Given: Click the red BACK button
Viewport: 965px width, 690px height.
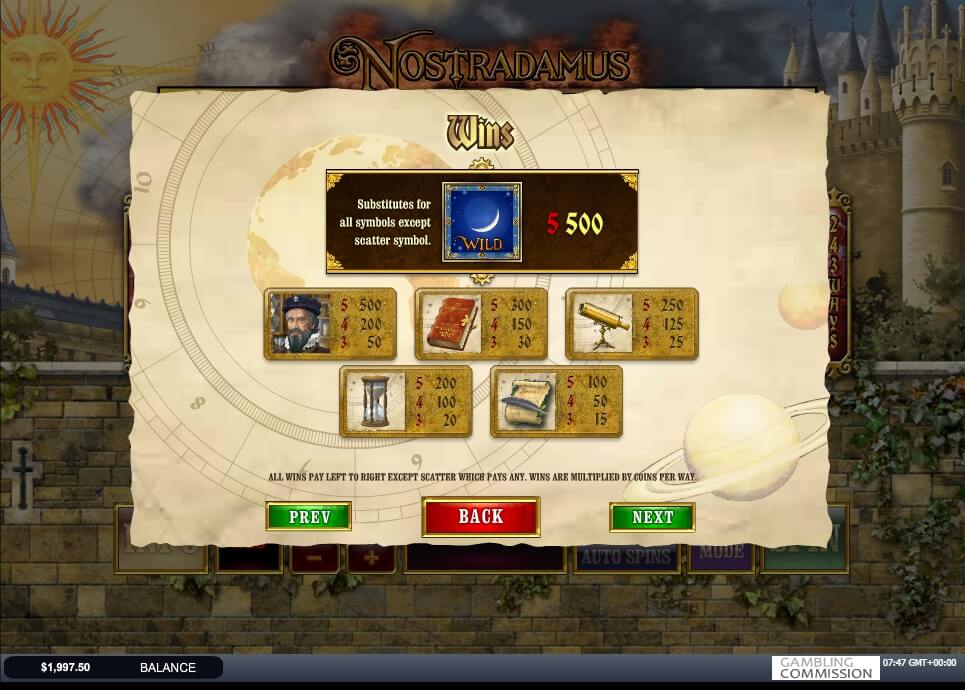Looking at the screenshot, I should pos(481,517).
